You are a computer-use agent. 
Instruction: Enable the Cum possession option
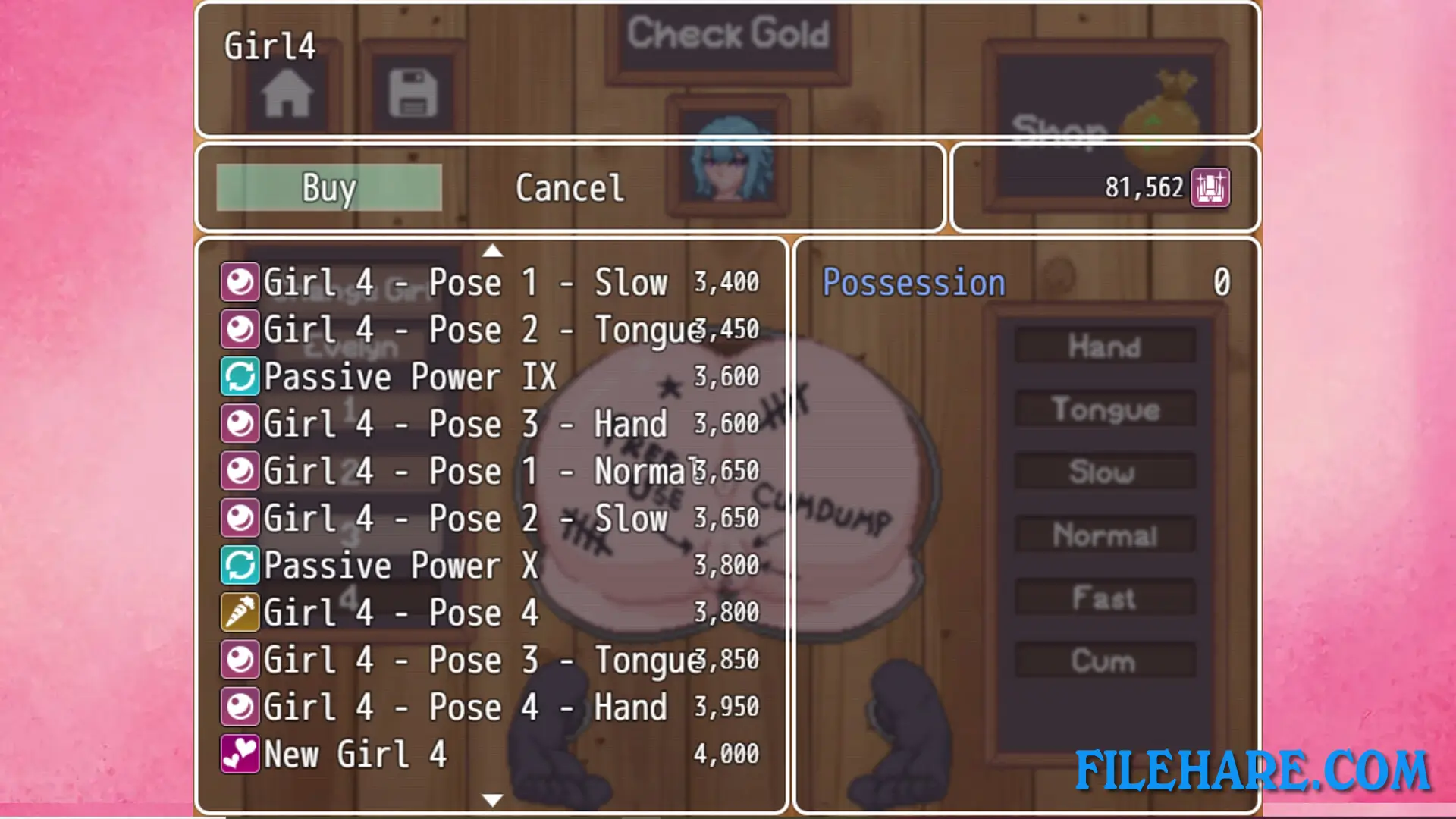click(1105, 661)
